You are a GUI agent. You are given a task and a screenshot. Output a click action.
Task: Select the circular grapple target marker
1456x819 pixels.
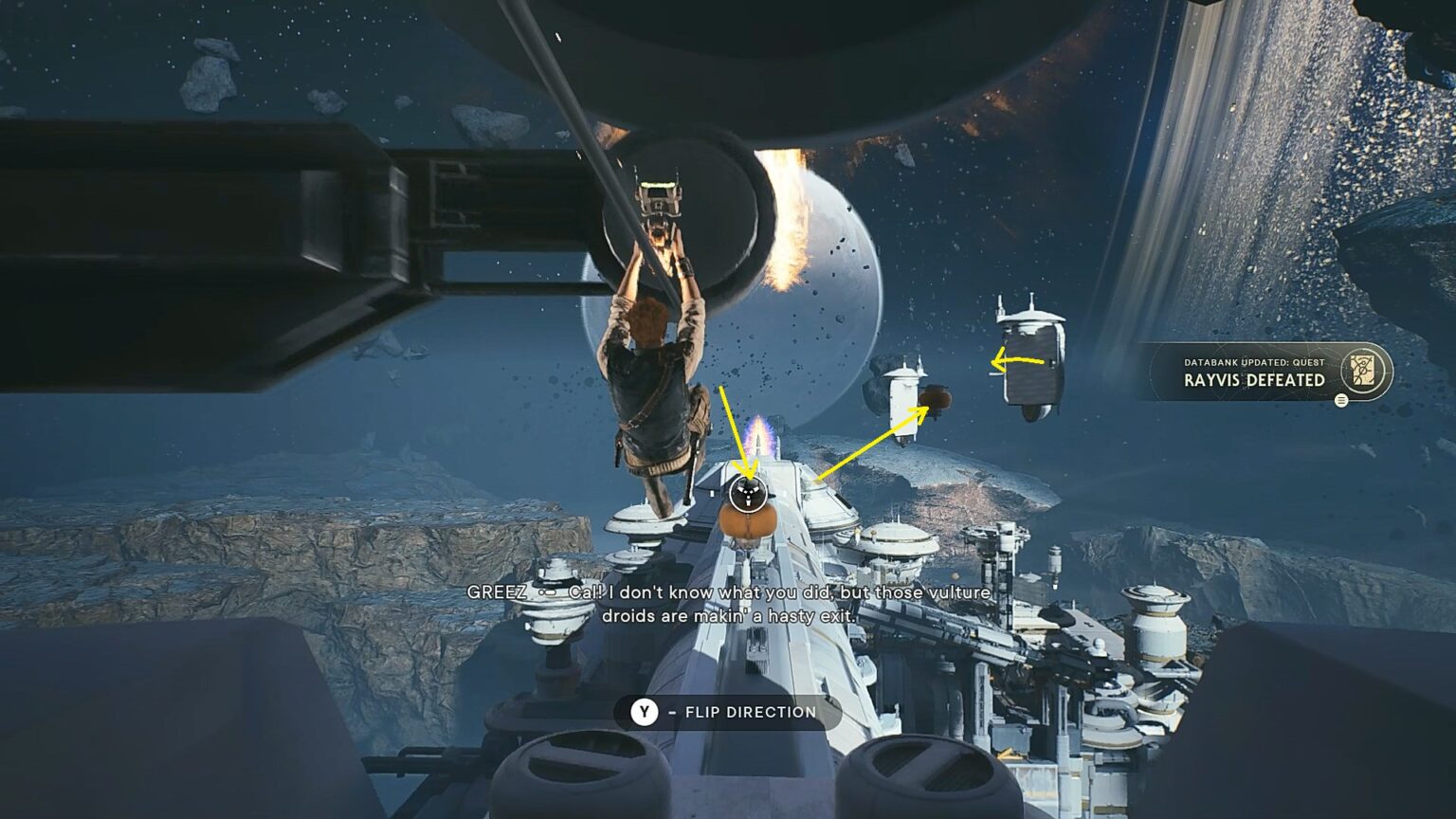(x=747, y=492)
